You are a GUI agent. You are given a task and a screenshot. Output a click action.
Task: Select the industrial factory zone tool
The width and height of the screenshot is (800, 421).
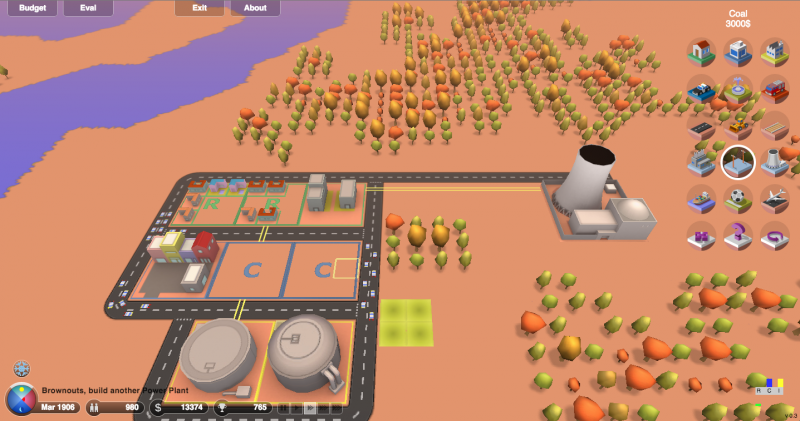(x=774, y=53)
